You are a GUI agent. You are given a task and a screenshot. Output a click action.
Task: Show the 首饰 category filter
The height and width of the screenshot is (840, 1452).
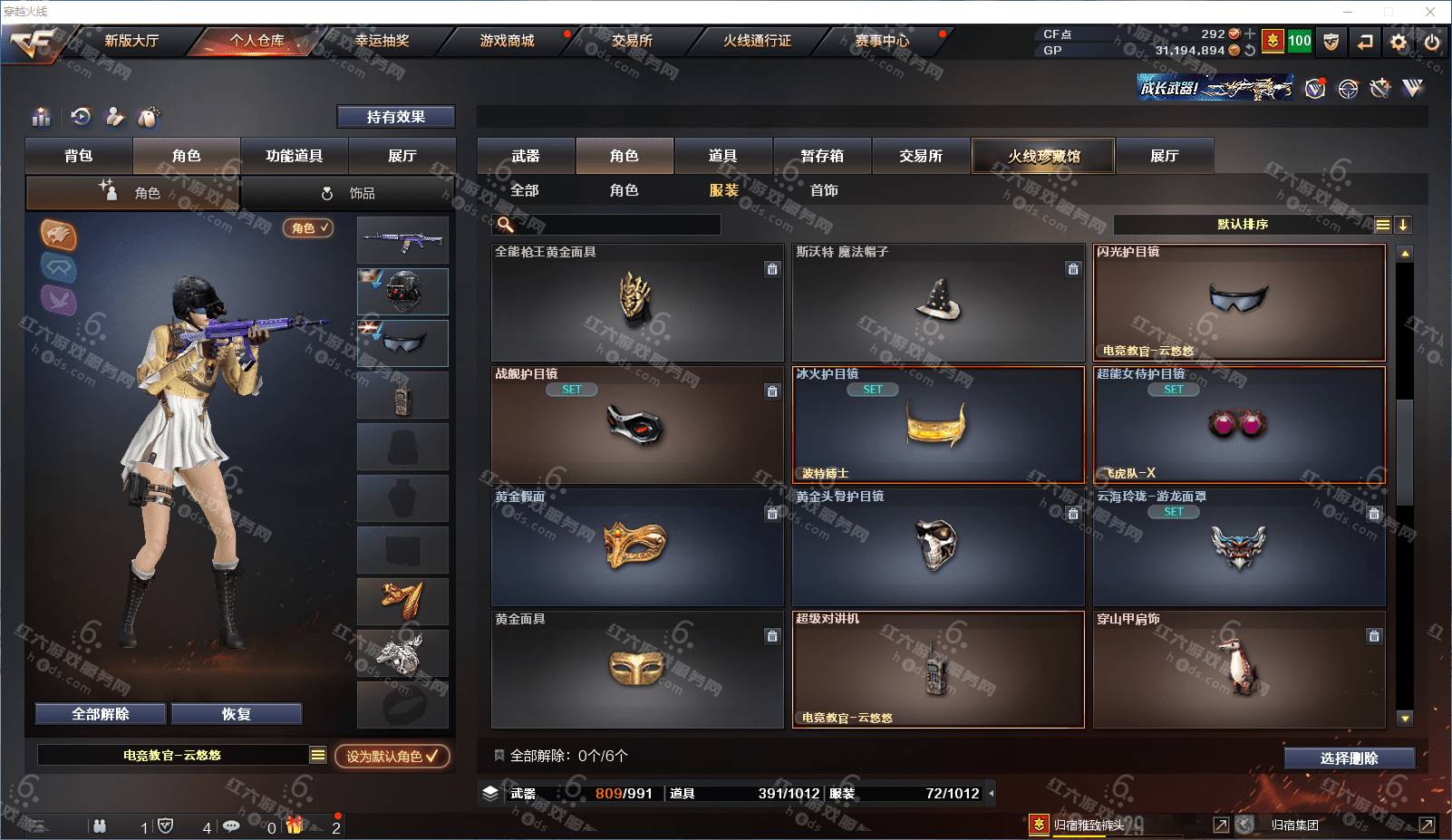824,190
